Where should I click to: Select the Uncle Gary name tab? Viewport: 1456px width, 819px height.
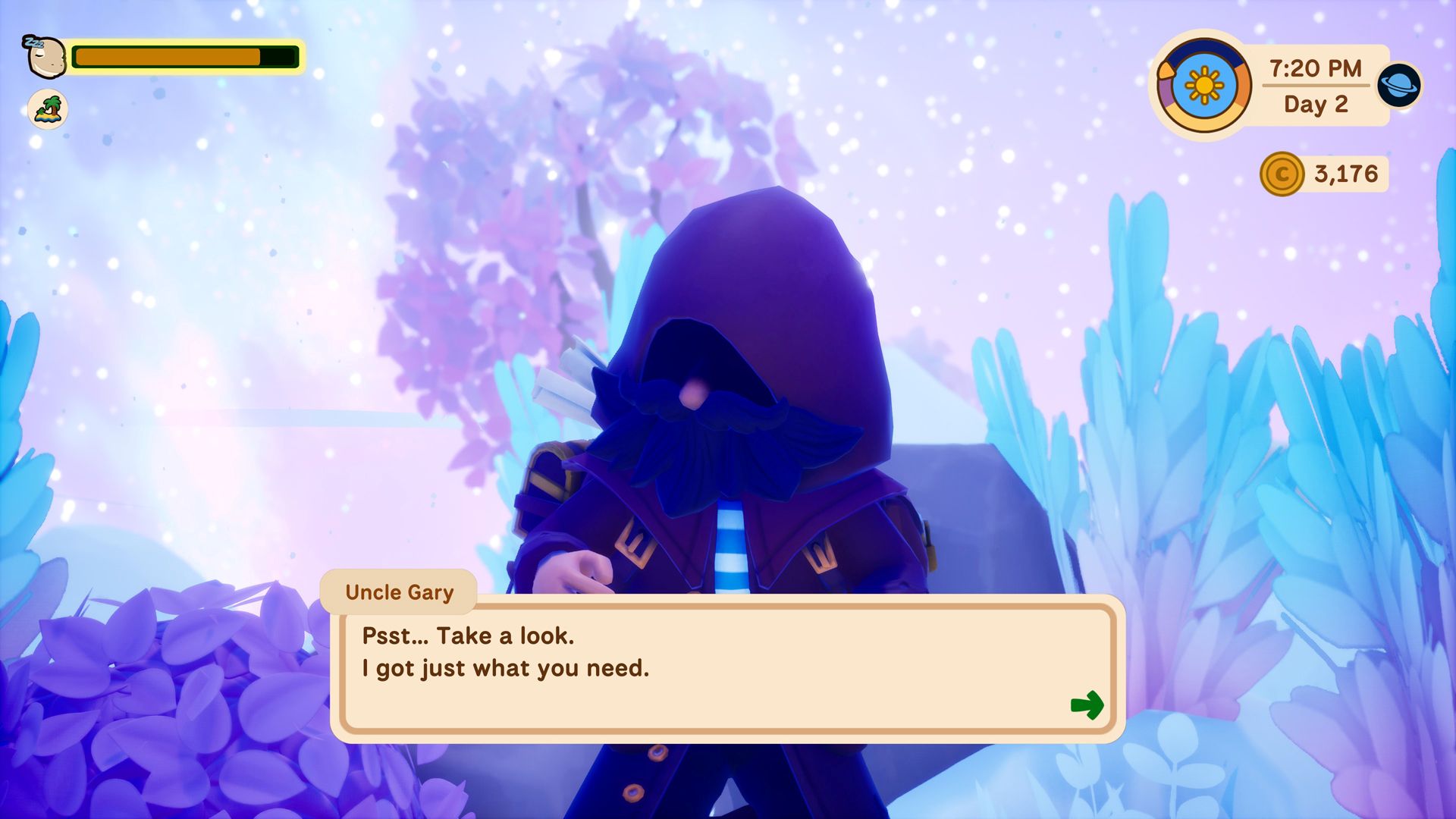click(x=397, y=592)
